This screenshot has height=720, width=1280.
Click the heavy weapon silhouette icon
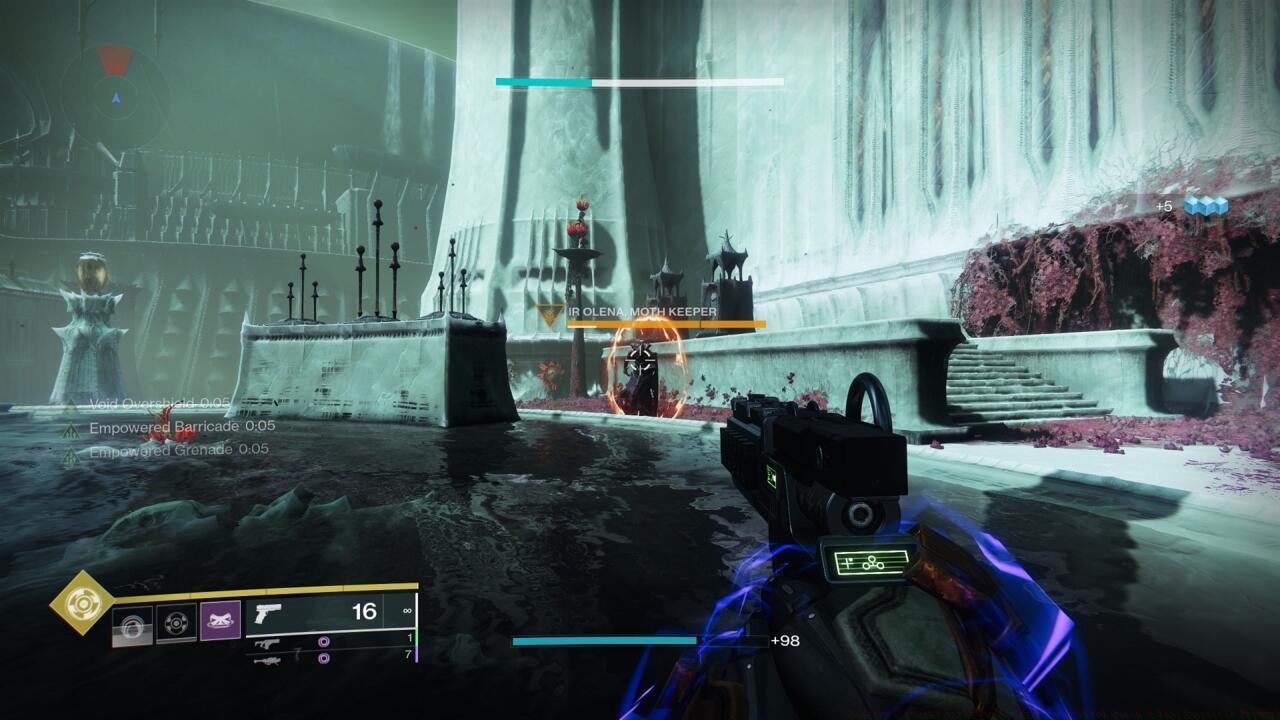(268, 661)
